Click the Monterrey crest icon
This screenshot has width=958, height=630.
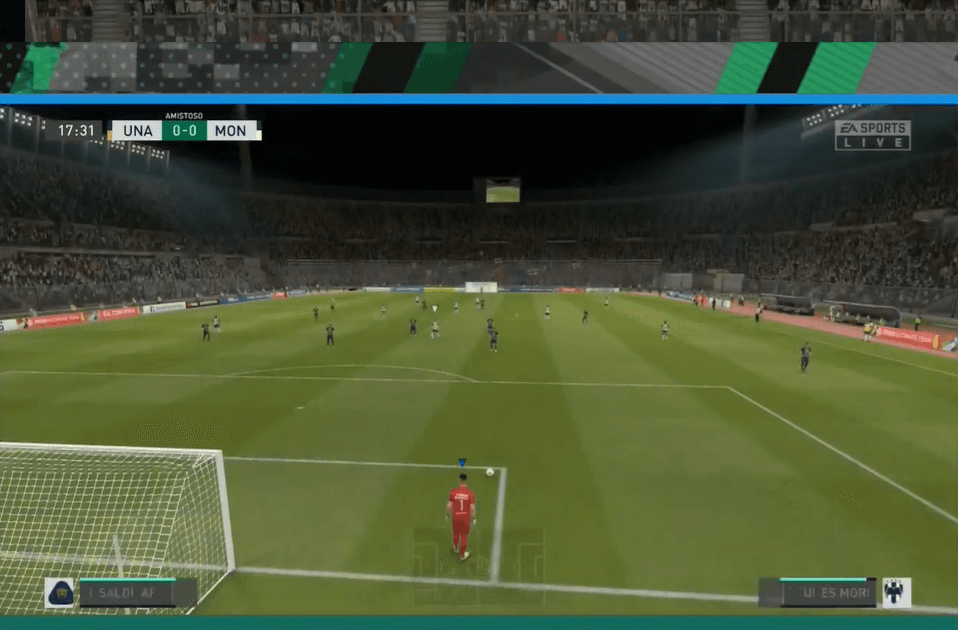pyautogui.click(x=896, y=592)
